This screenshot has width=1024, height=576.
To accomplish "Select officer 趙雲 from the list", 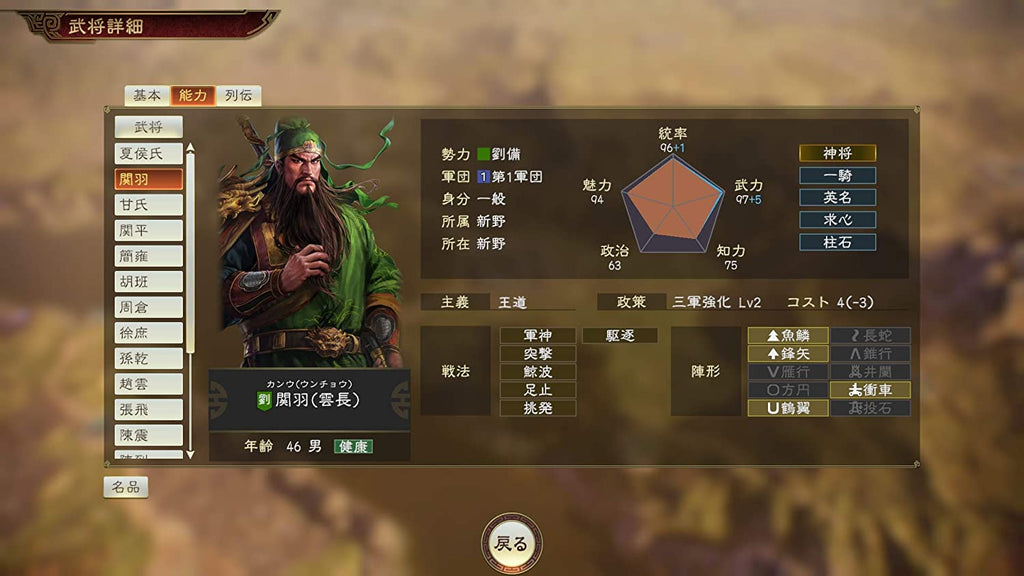I will pos(148,384).
